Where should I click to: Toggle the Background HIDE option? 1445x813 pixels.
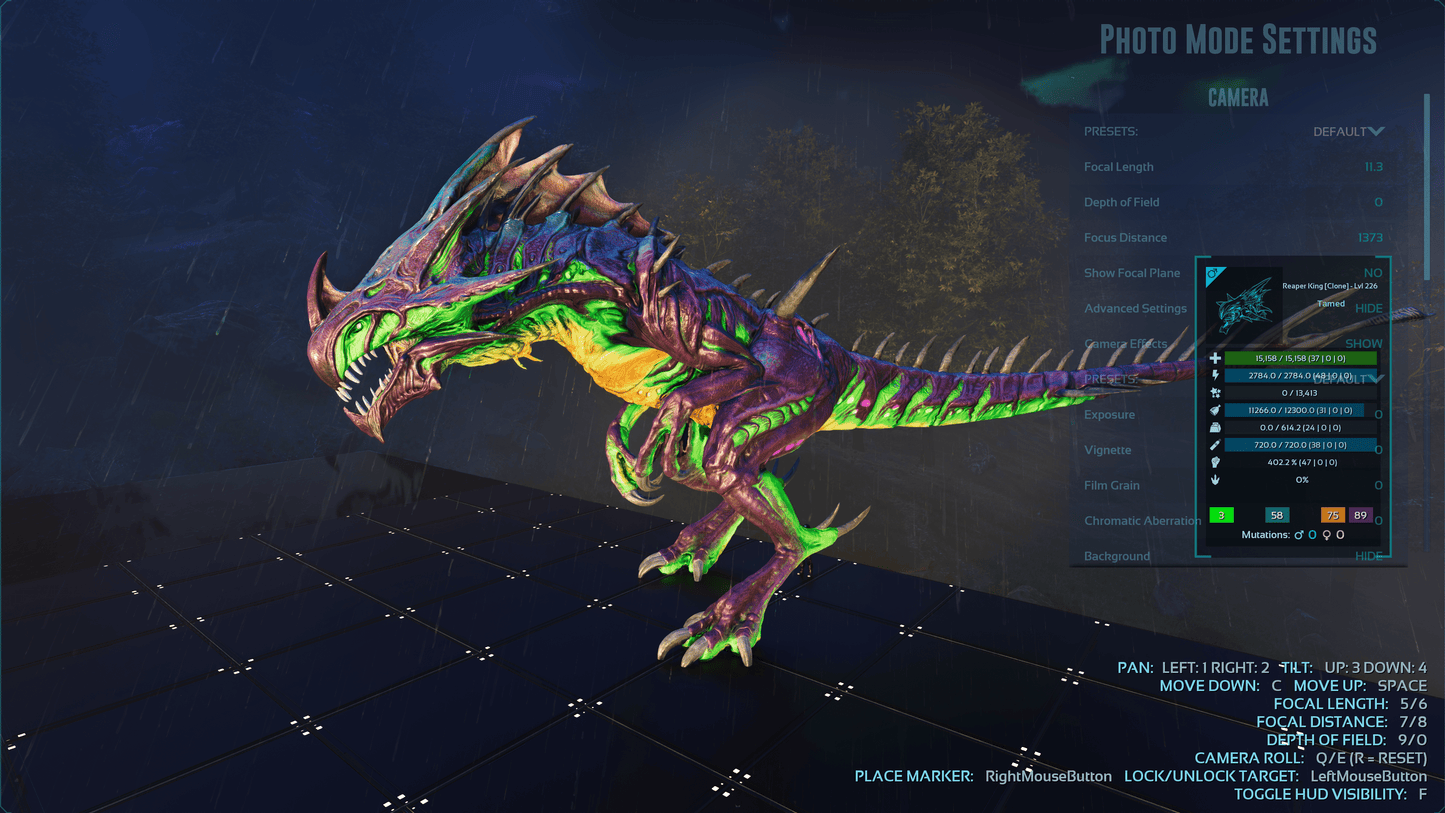tap(1368, 556)
